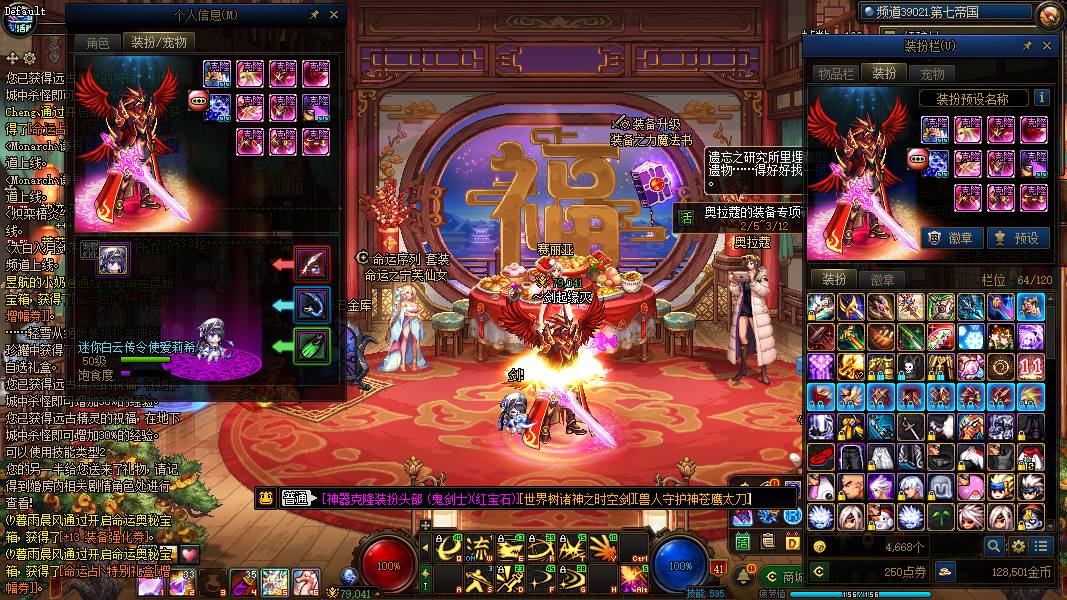Close the 个人信息 character info window
Image resolution: width=1067 pixels, height=600 pixels.
point(335,16)
